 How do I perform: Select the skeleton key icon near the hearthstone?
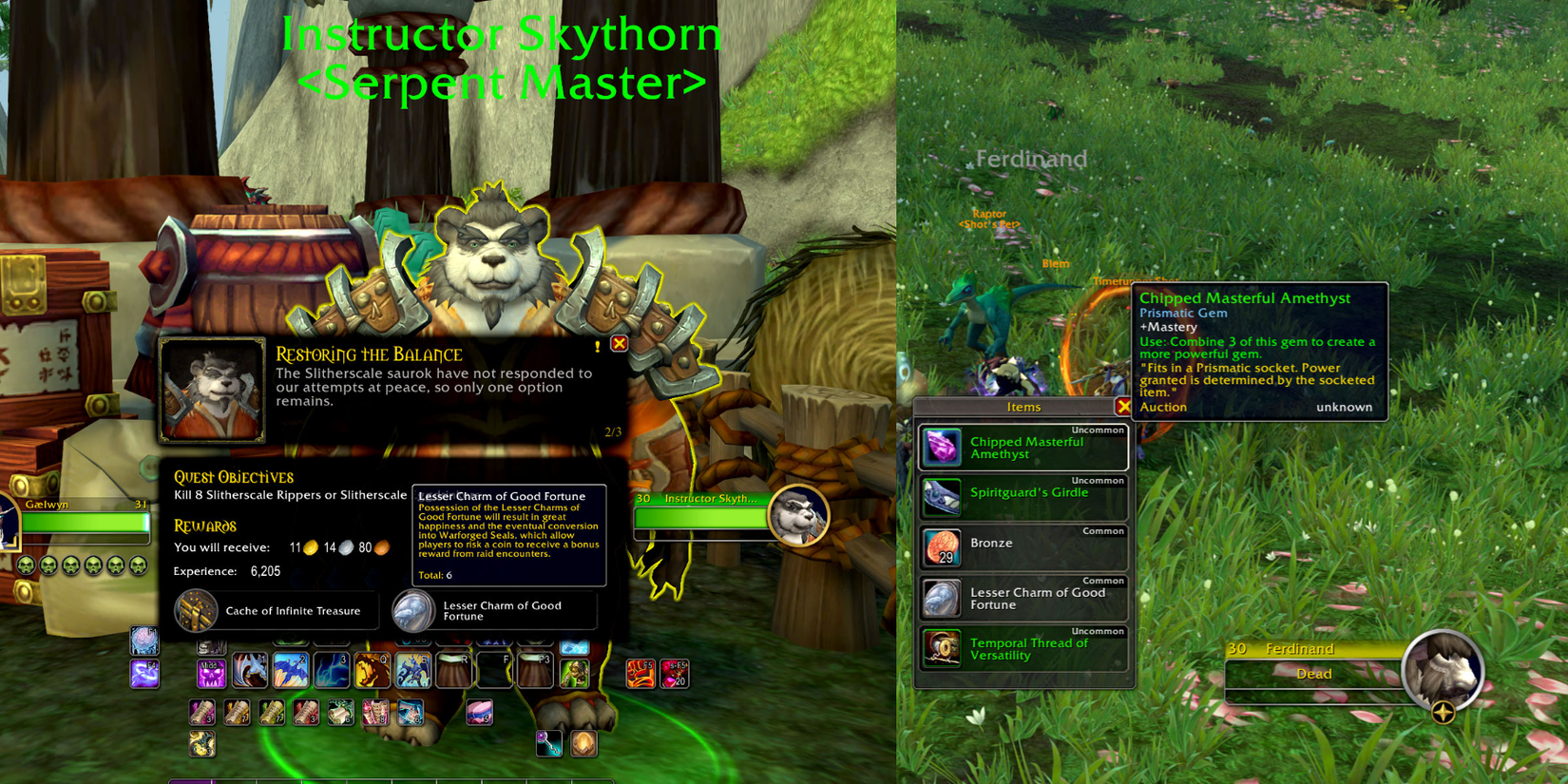(548, 743)
